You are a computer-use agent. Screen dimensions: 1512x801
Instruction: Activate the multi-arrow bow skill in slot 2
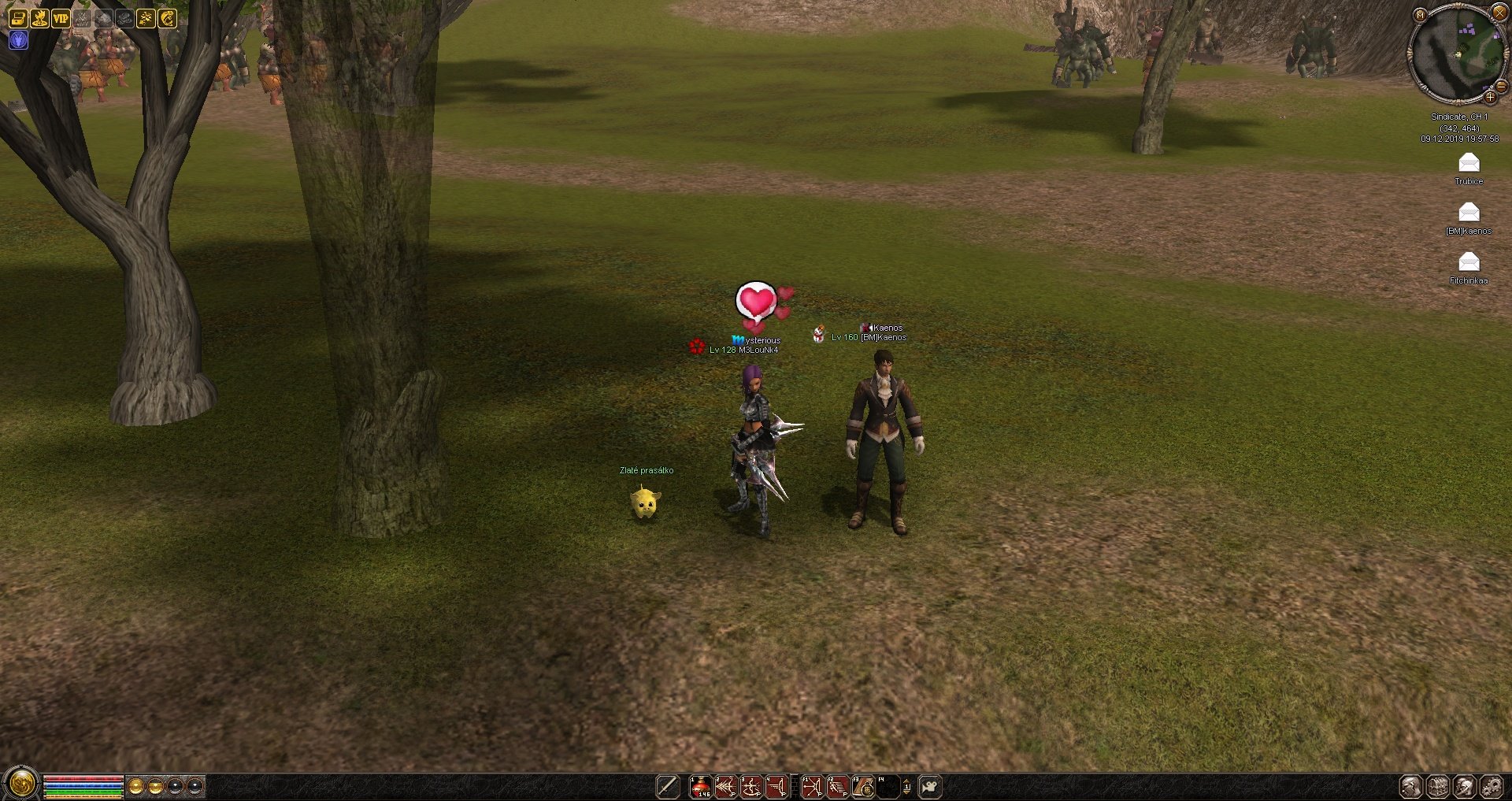[x=725, y=786]
